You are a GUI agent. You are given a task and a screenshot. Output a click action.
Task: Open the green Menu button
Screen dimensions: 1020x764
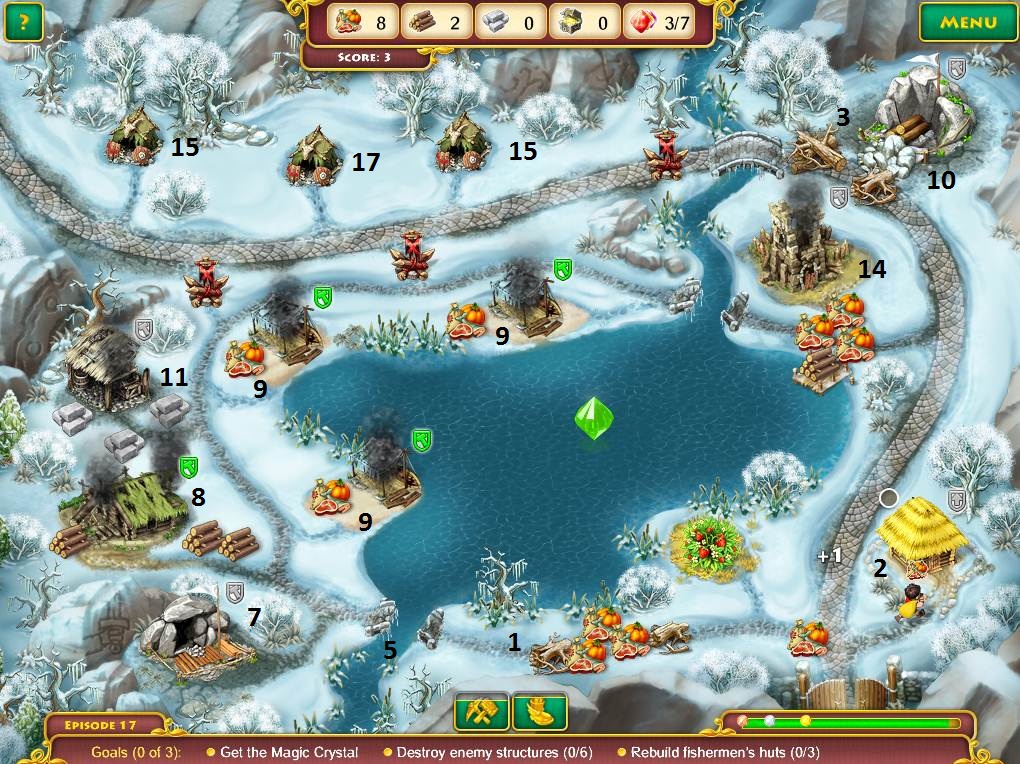click(967, 22)
